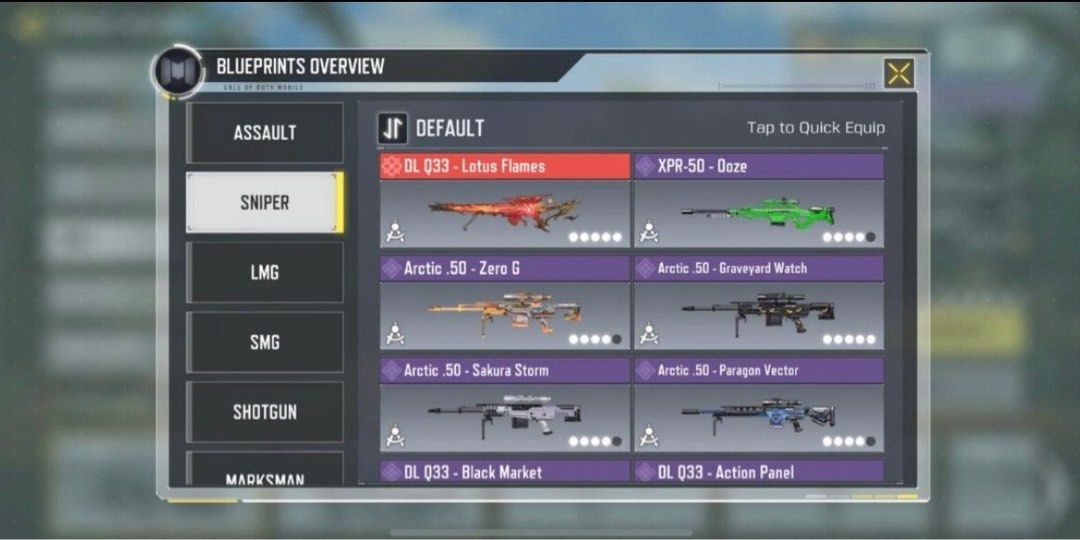Choose the Shotgun category

[x=265, y=412]
